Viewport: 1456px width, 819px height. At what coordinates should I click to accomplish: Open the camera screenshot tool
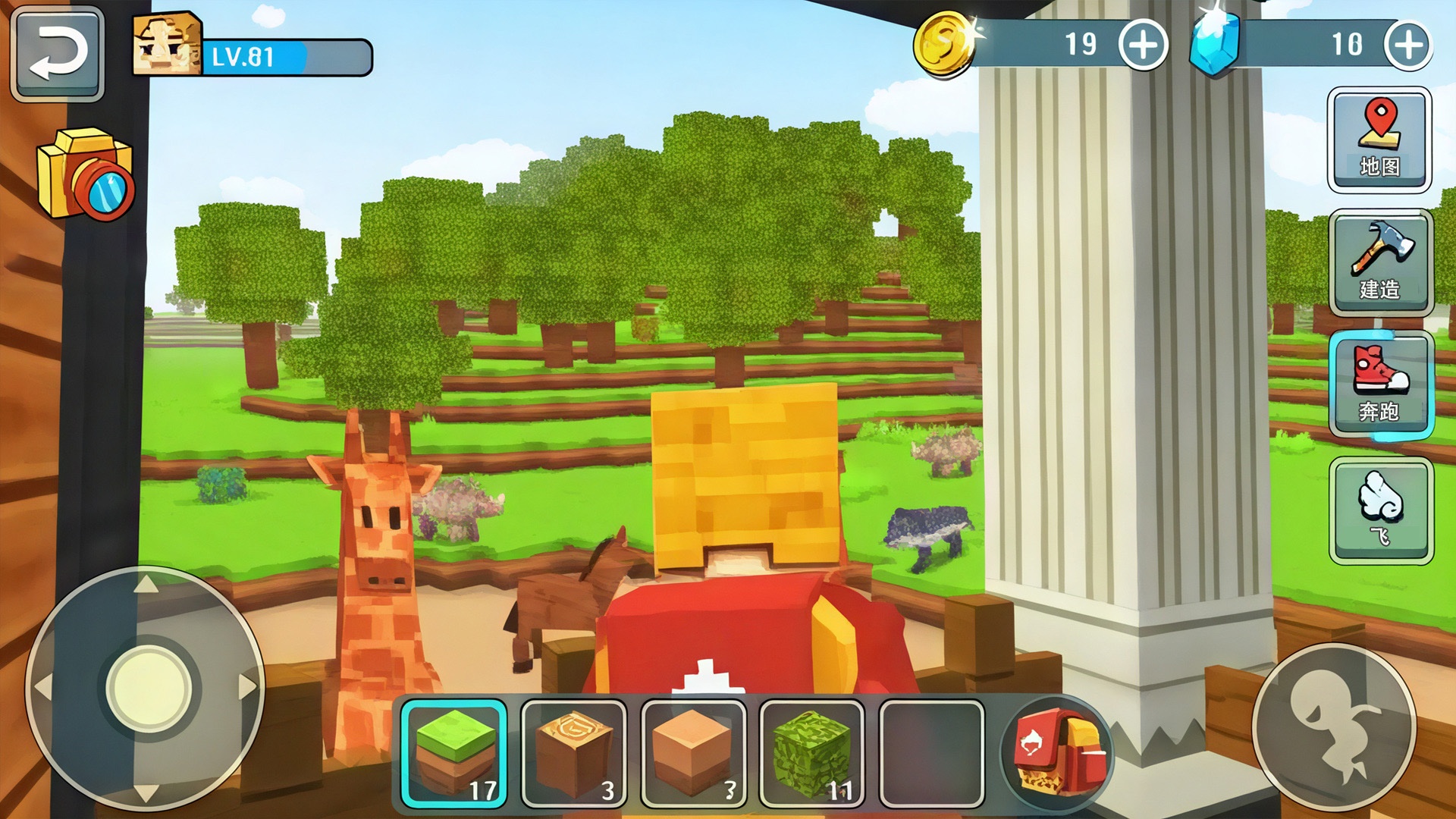(86, 174)
